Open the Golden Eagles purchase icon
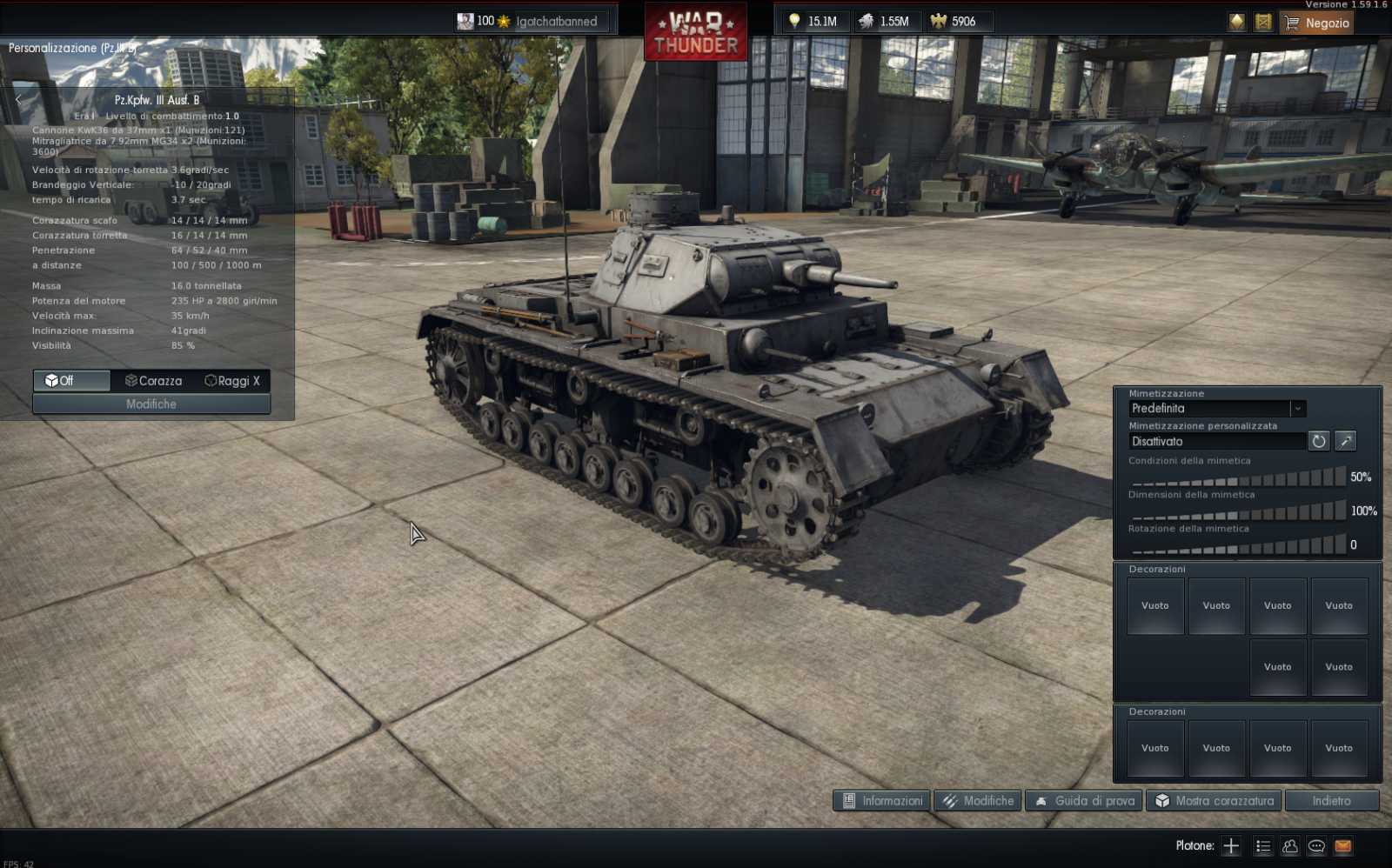The height and width of the screenshot is (868, 1392). [x=1236, y=22]
